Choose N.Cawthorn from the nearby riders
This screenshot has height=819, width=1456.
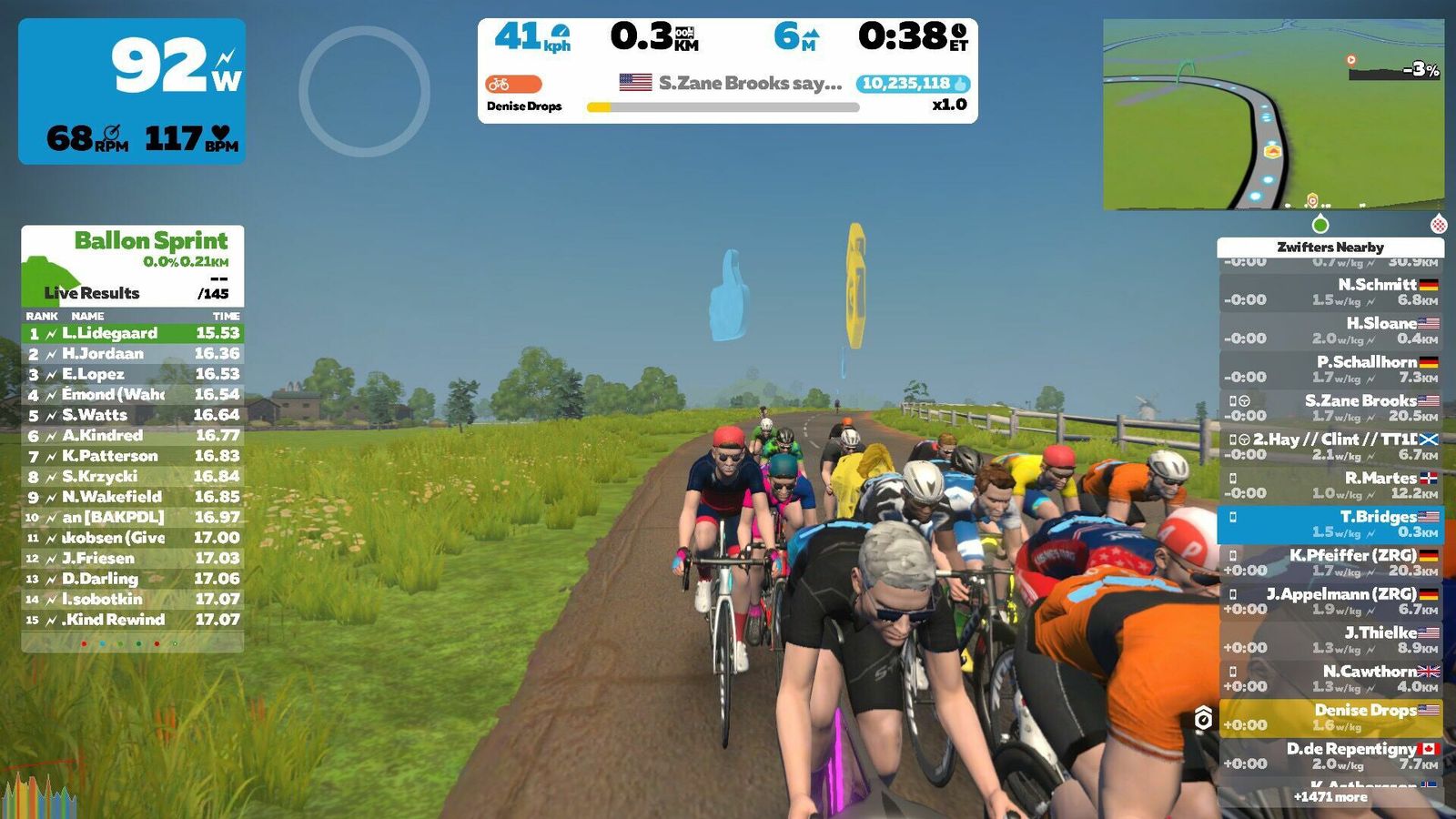[x=1330, y=679]
